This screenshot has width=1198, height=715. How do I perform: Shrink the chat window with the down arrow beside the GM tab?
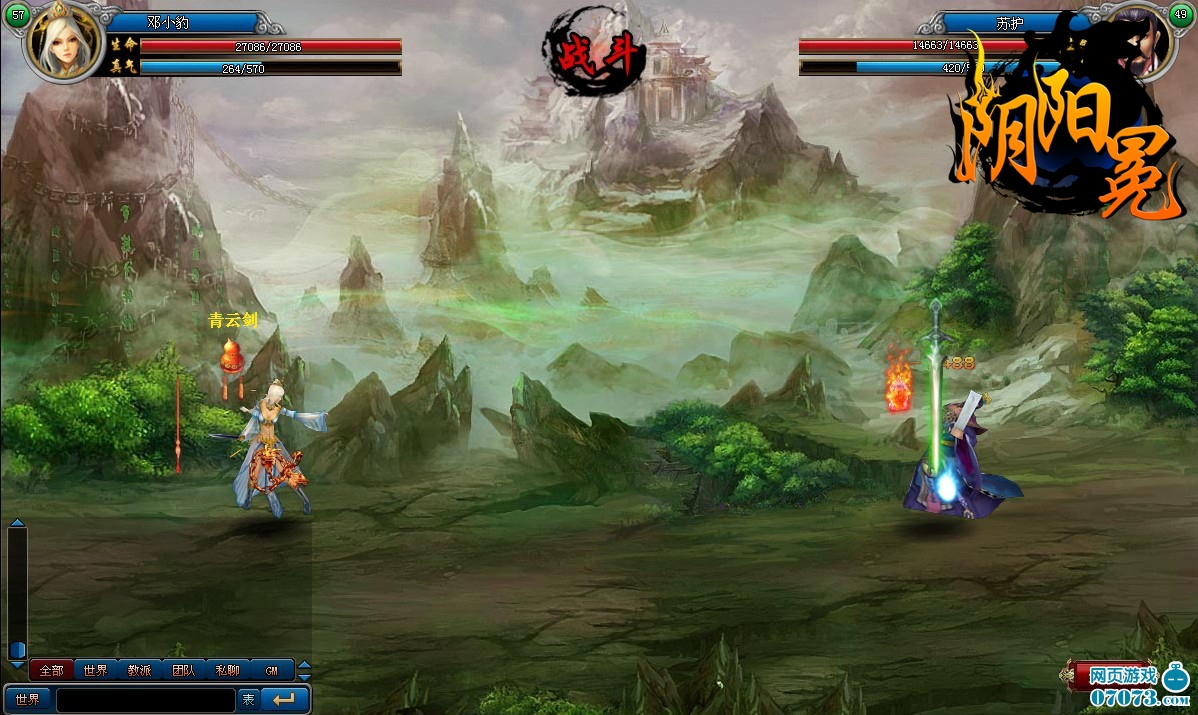[305, 676]
